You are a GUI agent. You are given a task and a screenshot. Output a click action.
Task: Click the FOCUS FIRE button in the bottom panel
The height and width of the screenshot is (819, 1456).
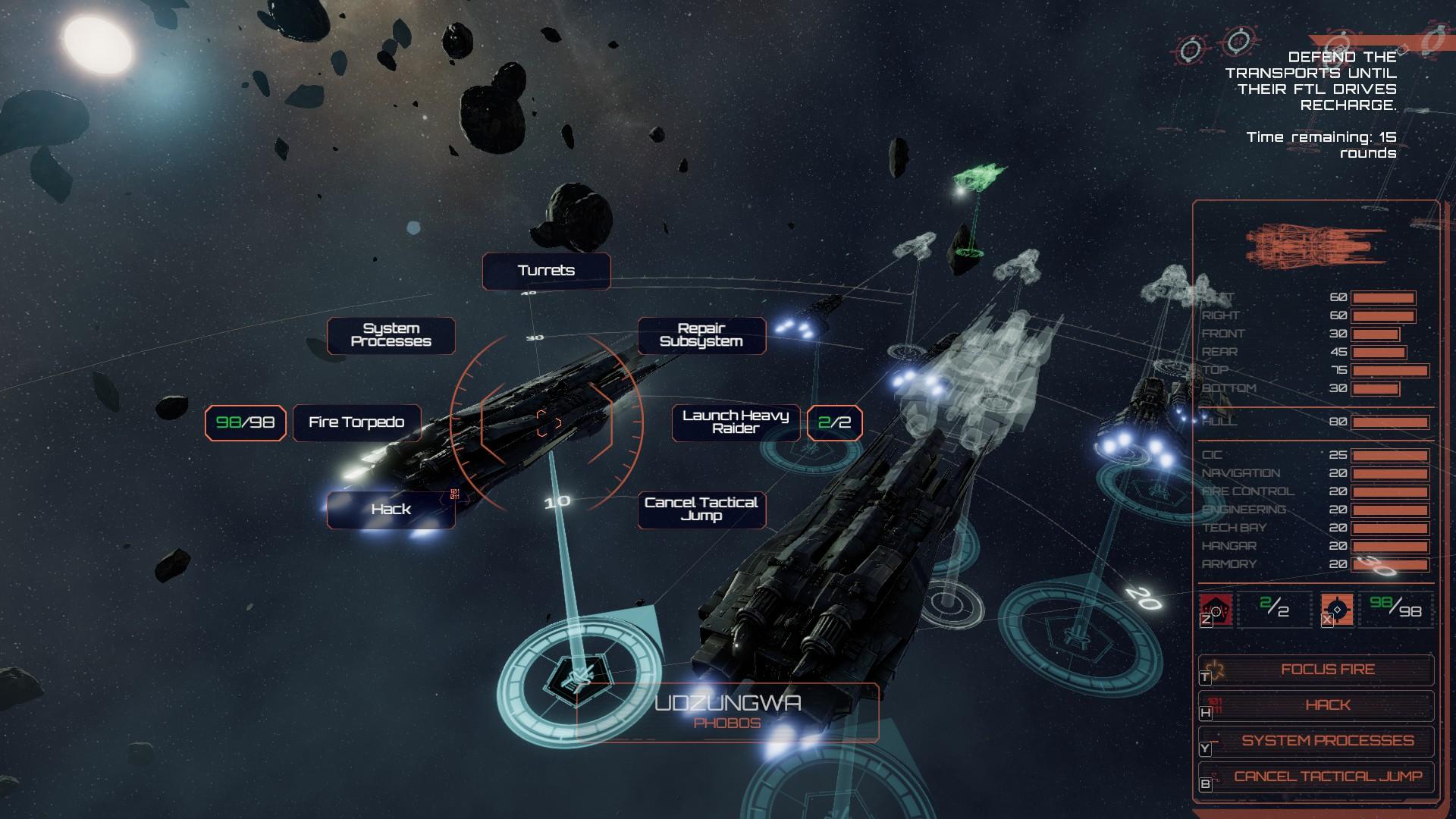1329,670
